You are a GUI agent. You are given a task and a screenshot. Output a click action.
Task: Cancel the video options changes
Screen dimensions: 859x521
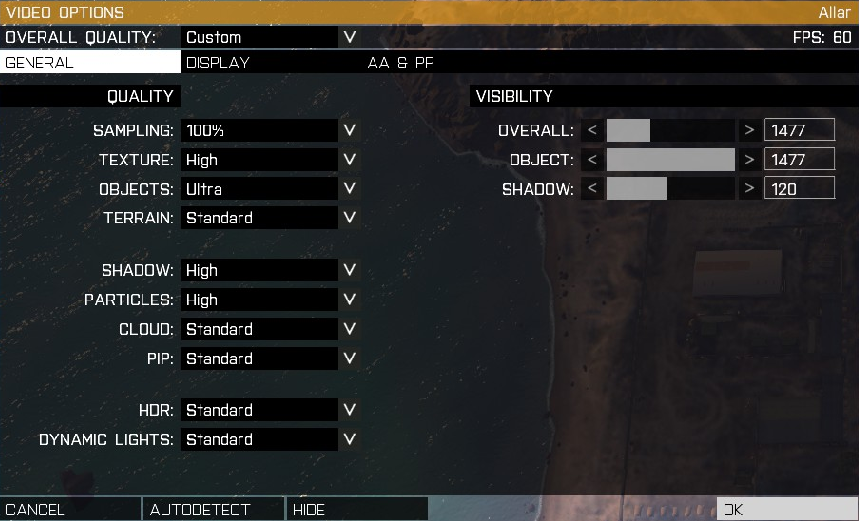tap(70, 509)
